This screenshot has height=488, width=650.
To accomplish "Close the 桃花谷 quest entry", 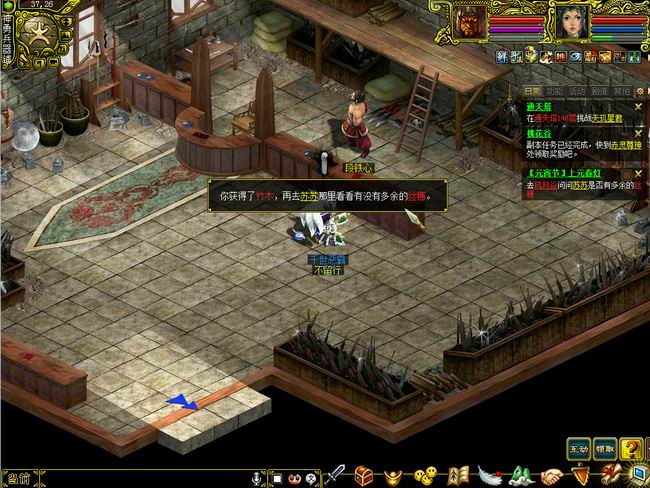I will click(638, 132).
